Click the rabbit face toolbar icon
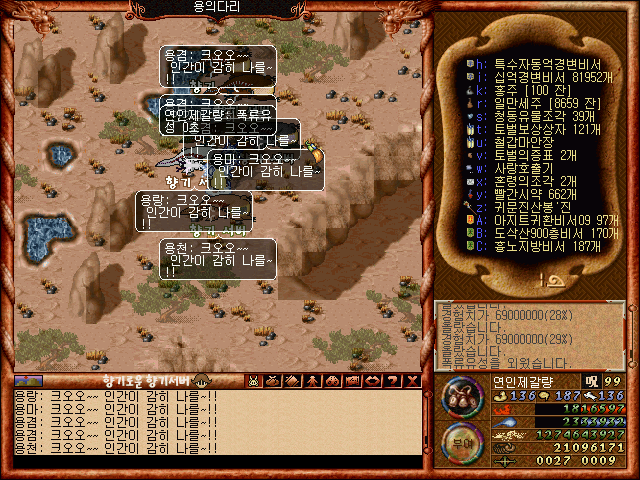 click(253, 380)
